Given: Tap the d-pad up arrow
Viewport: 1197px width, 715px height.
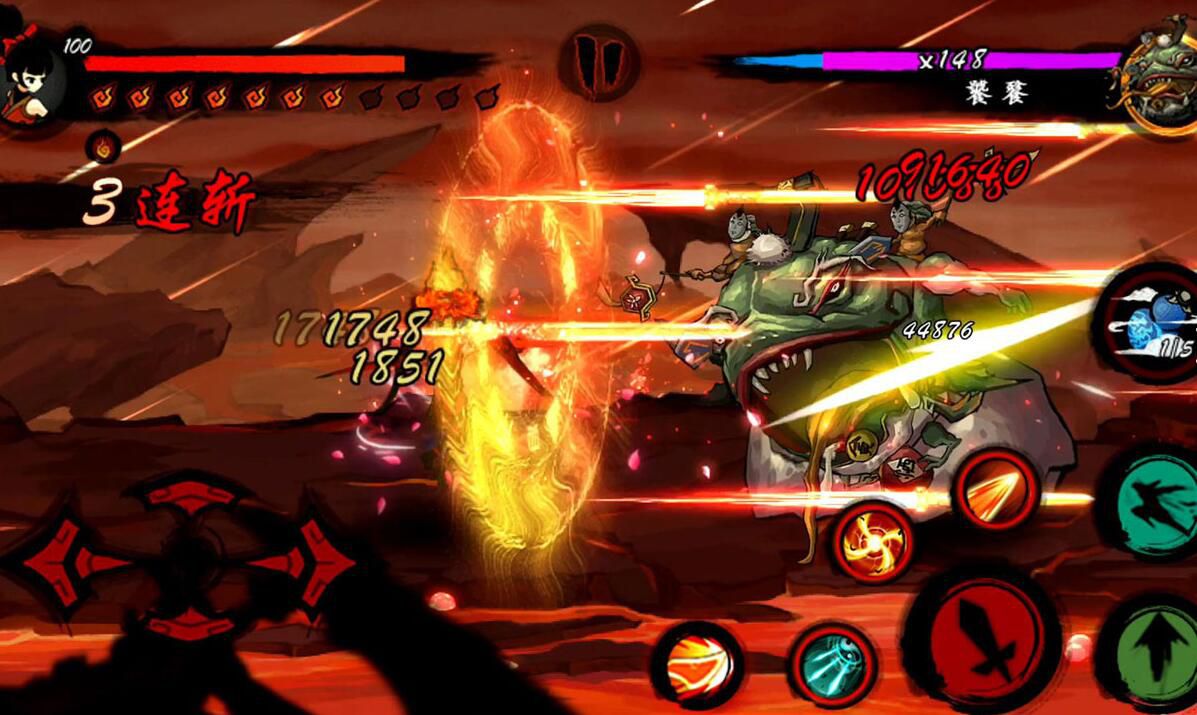Looking at the screenshot, I should [x=190, y=494].
